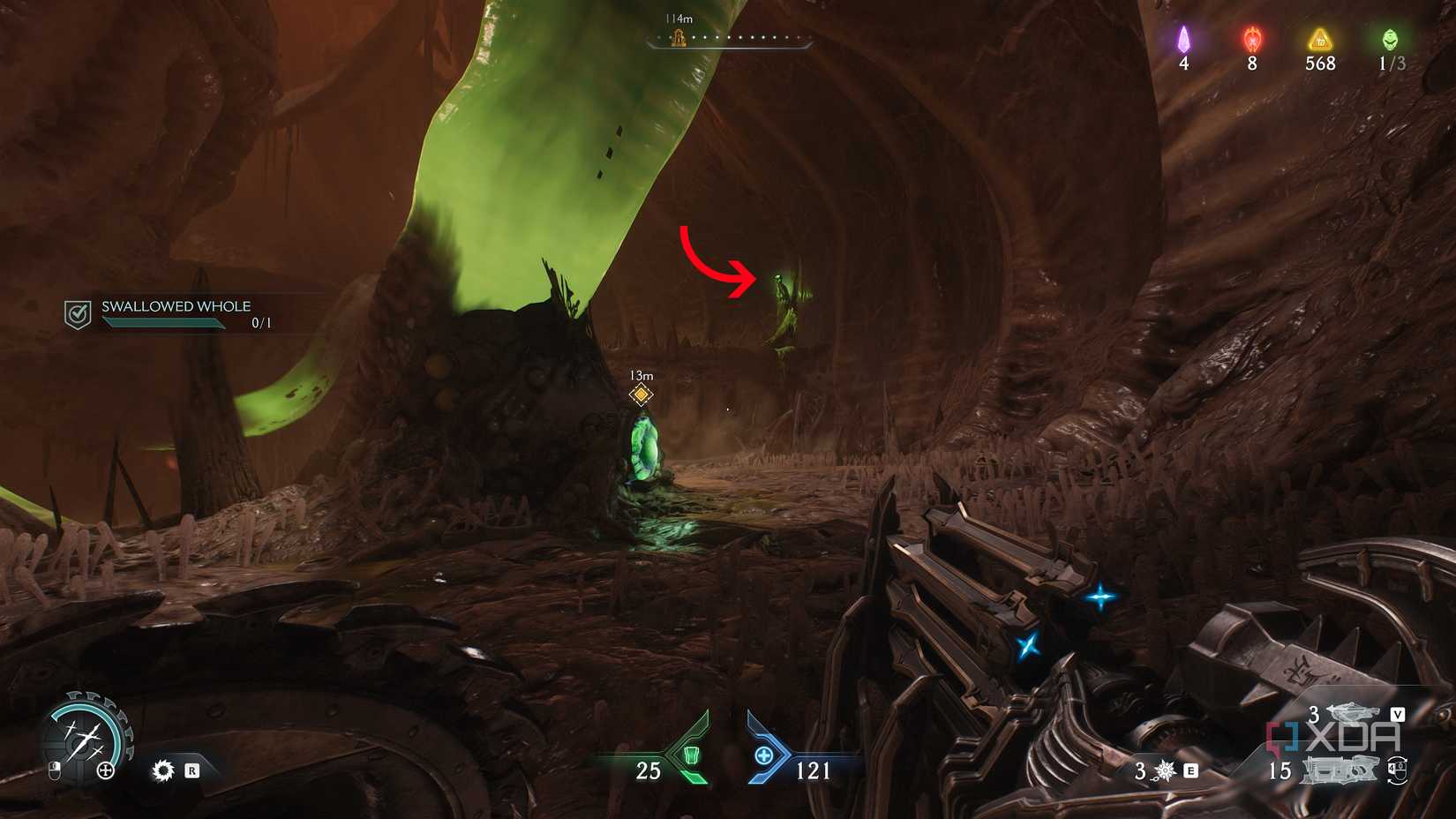Select the spiked flail weapon icon
1456x819 pixels.
coord(1166,770)
